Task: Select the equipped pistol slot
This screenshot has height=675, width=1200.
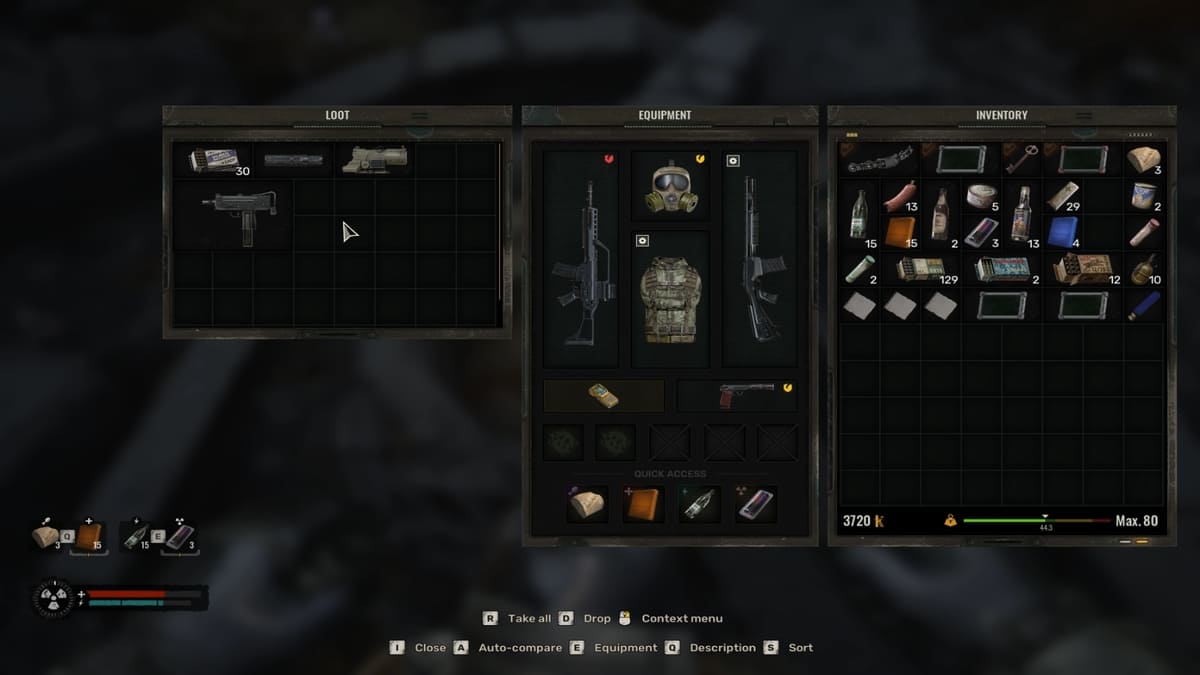Action: click(x=736, y=395)
